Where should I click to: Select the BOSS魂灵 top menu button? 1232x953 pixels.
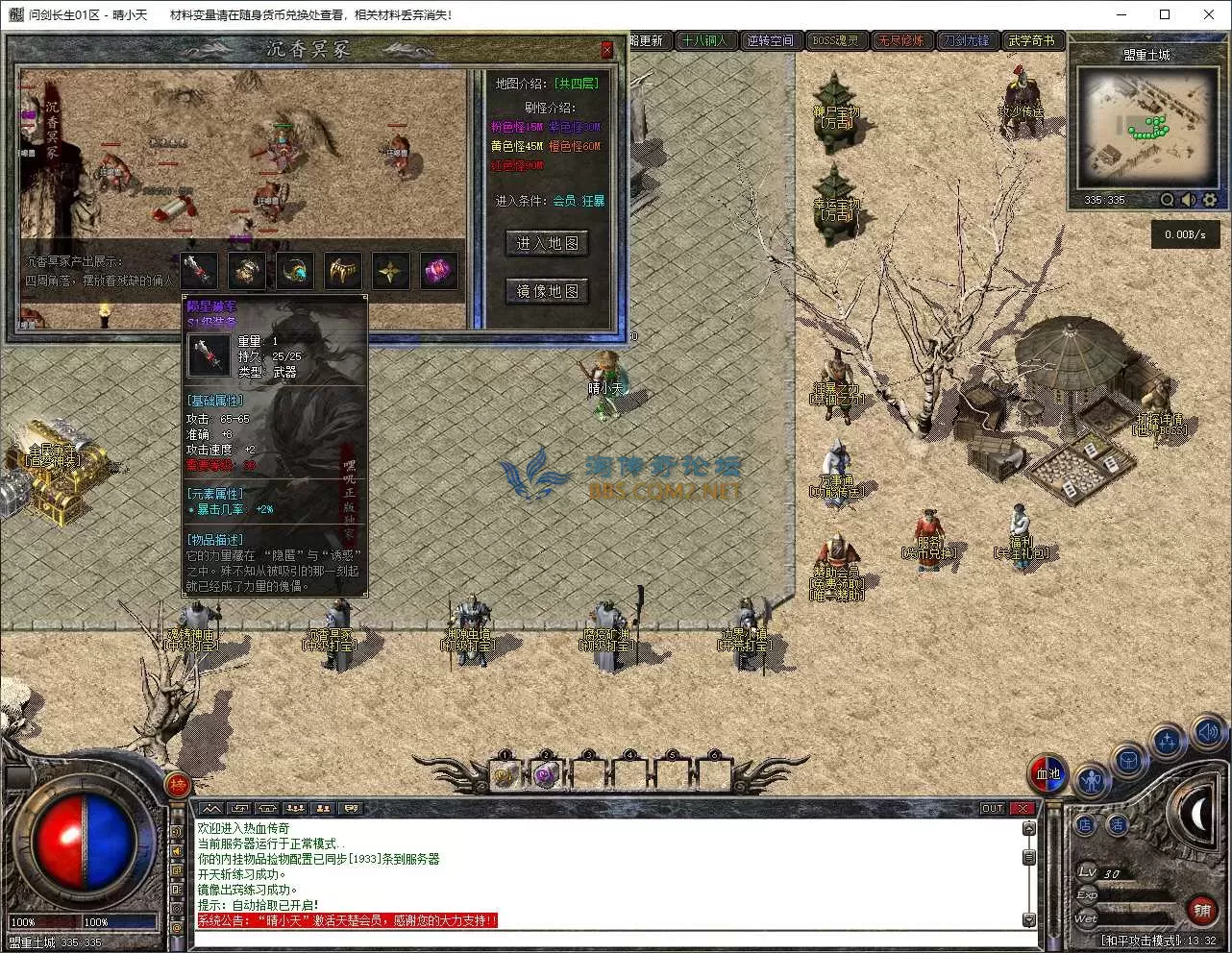coord(835,40)
